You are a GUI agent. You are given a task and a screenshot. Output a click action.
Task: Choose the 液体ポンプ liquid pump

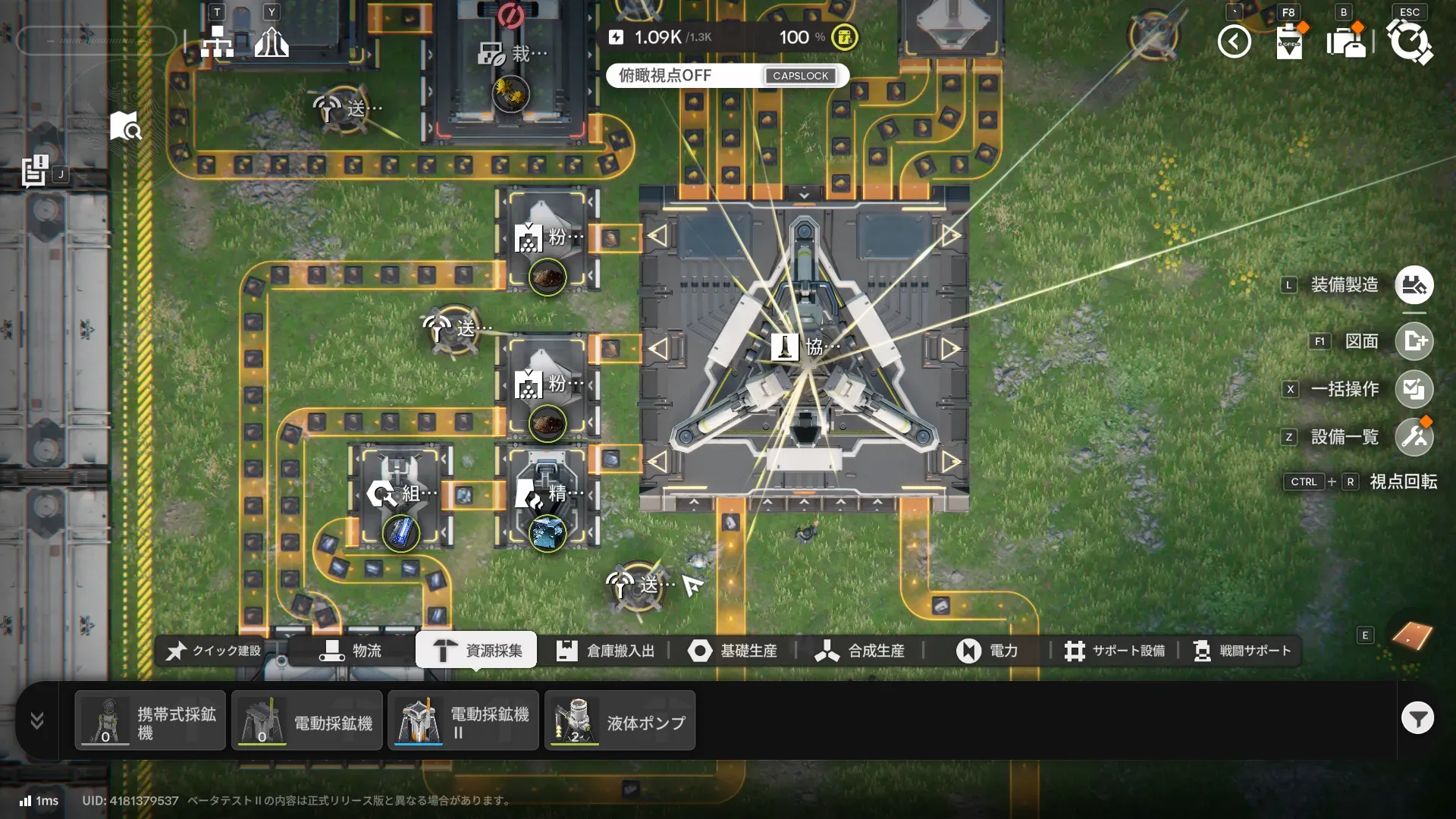(x=620, y=721)
